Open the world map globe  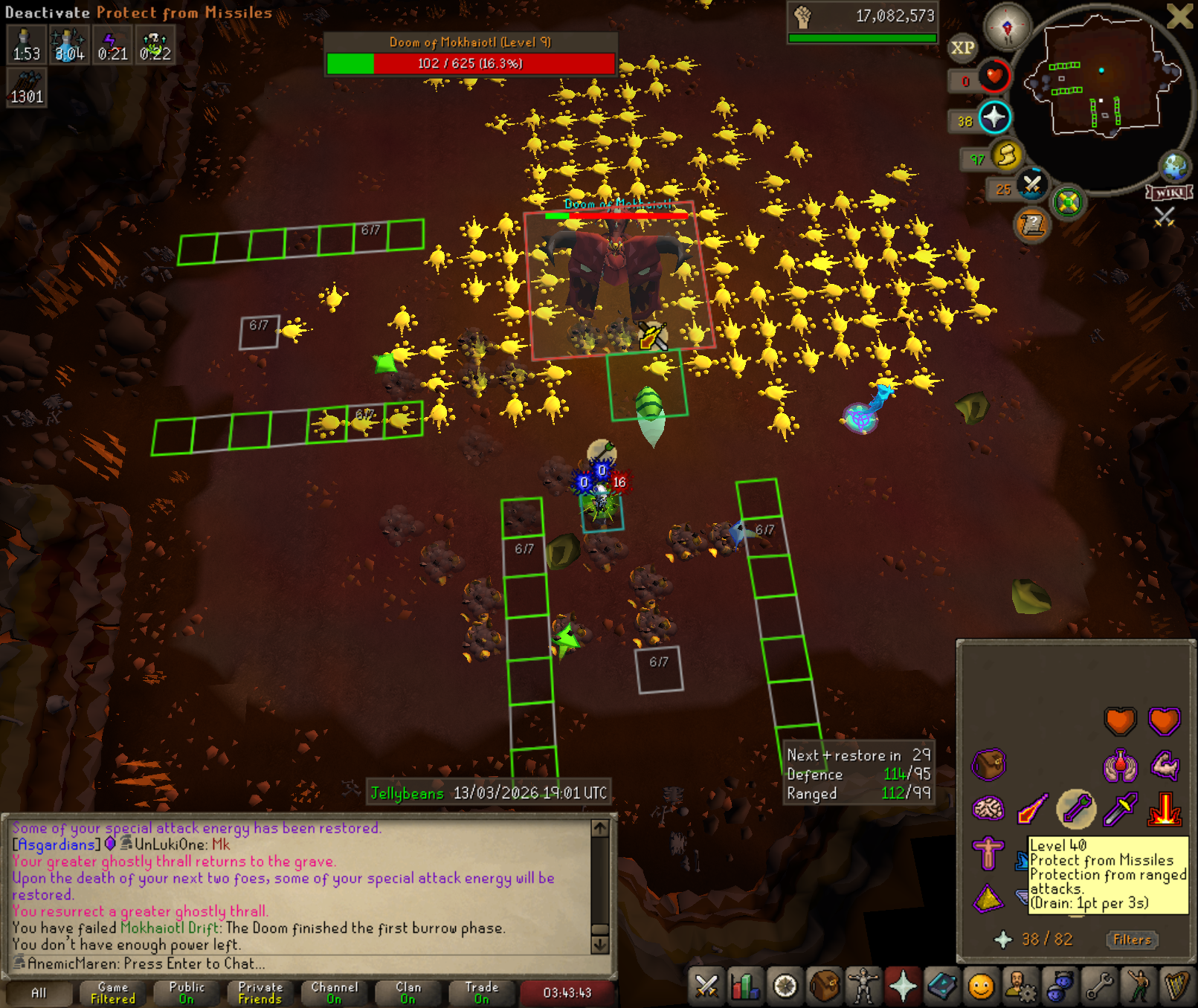1175,167
